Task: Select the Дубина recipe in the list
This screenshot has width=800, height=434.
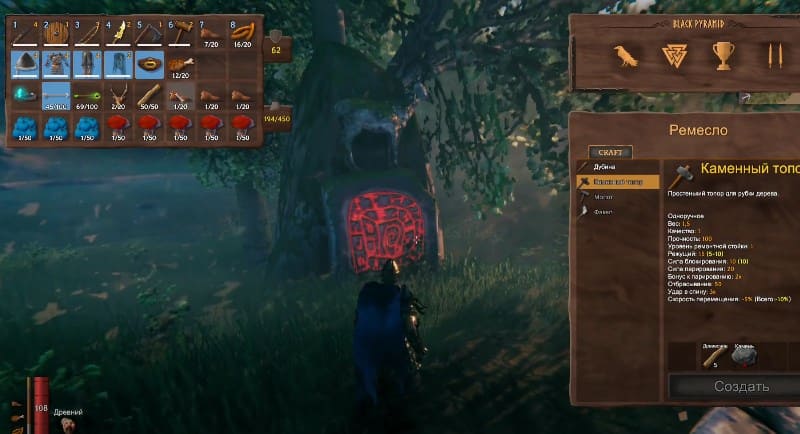Action: 605,167
